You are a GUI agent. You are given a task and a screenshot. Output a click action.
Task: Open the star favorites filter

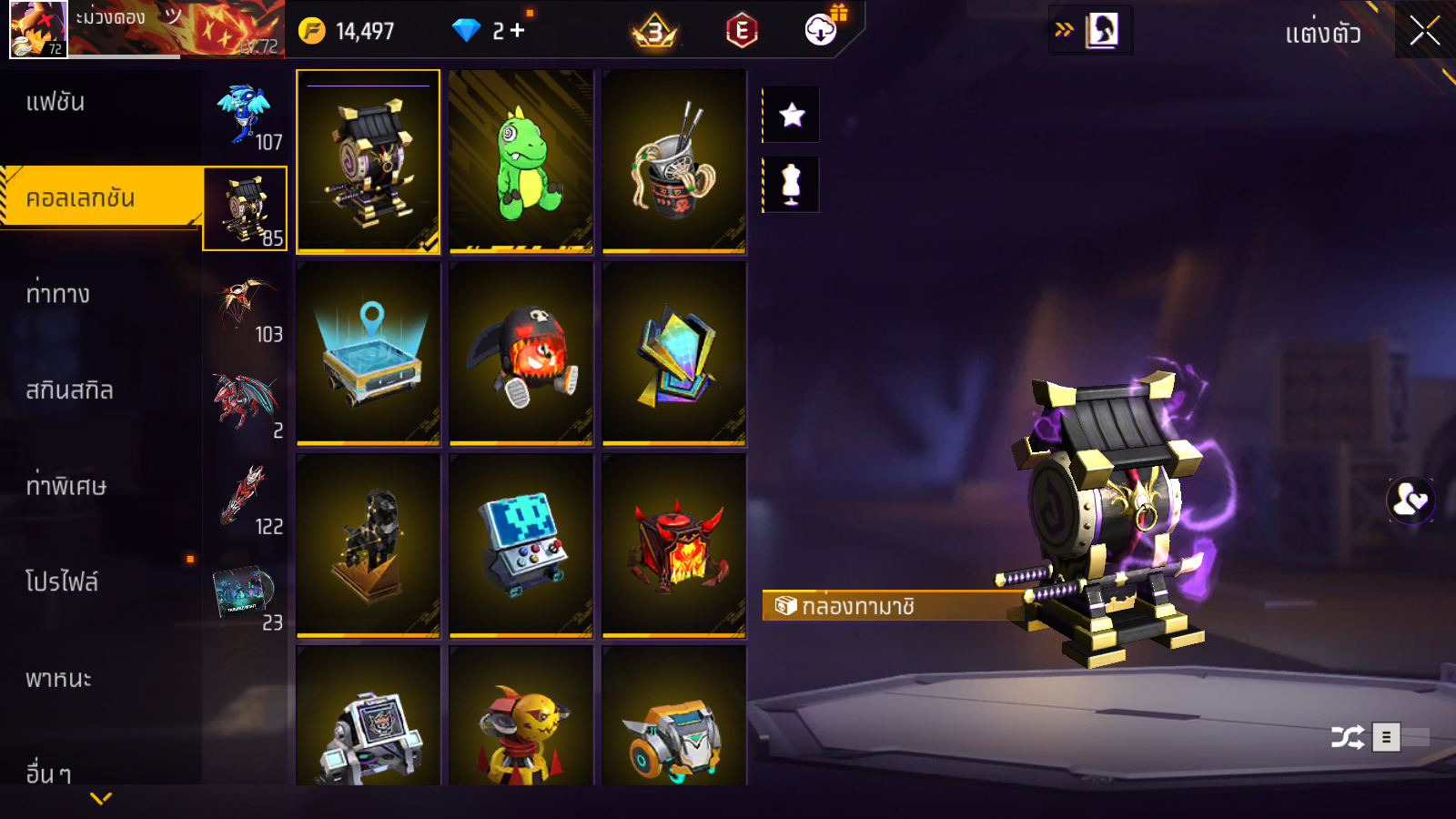(792, 115)
